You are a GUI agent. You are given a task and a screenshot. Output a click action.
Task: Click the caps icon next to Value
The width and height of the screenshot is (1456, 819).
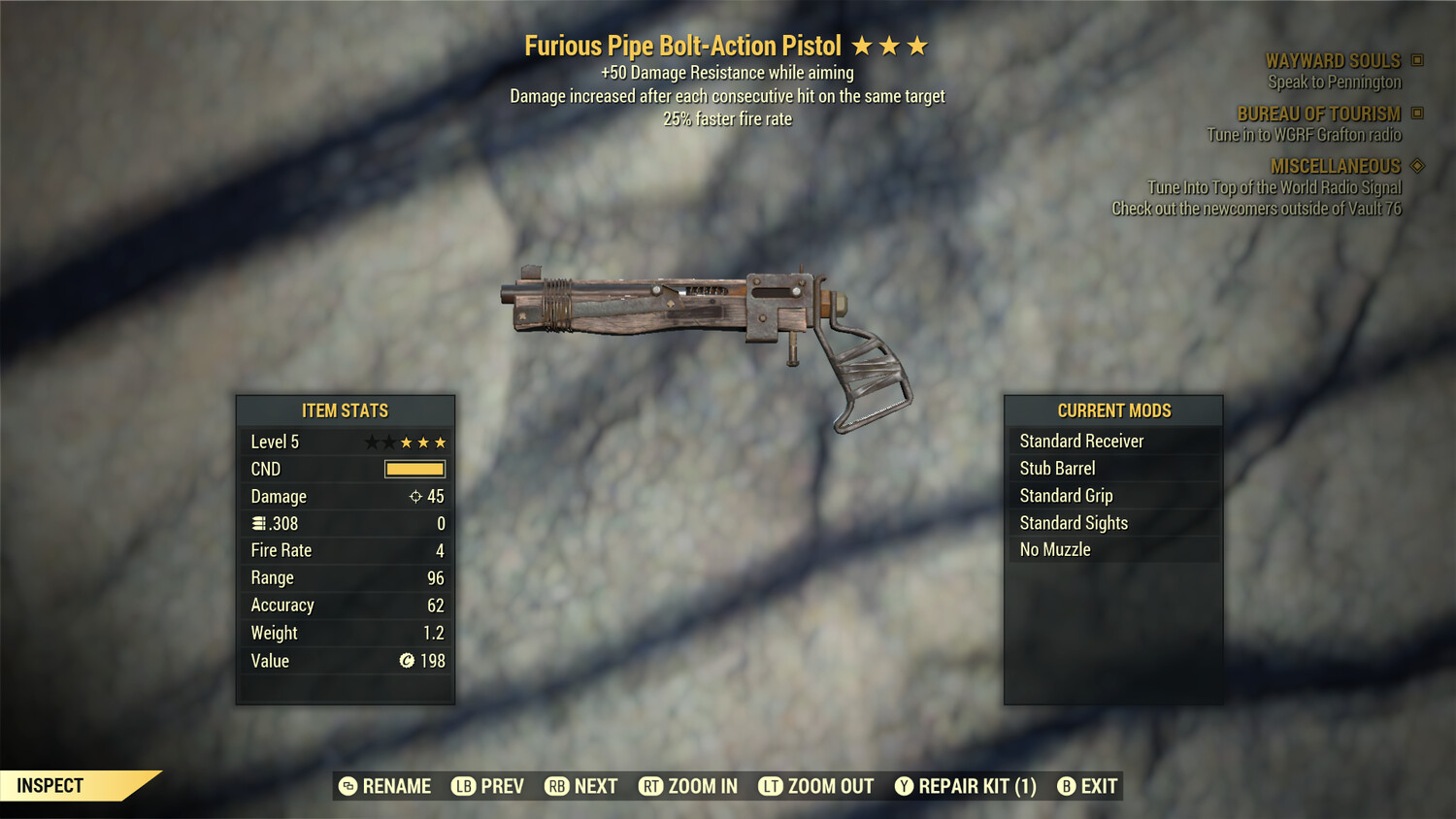tap(405, 661)
